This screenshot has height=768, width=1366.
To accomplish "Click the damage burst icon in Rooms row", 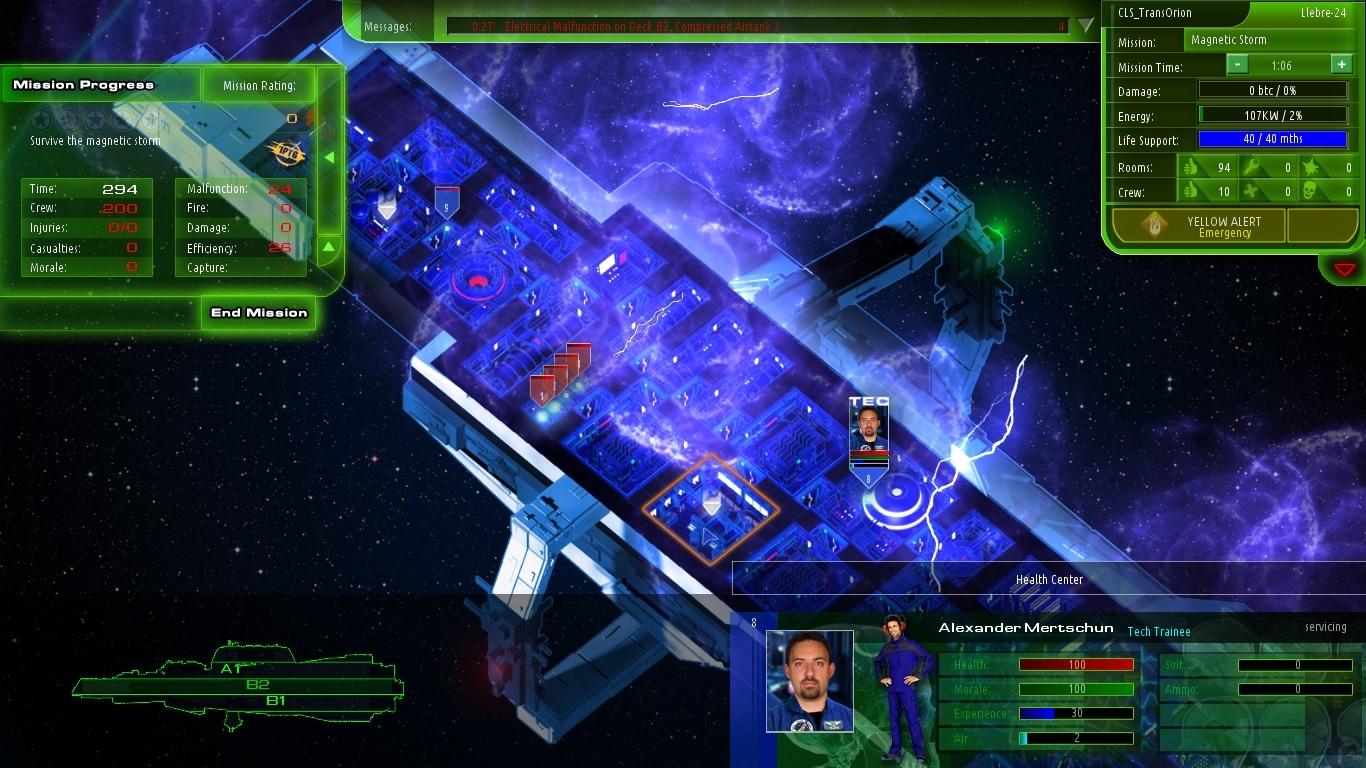I will pos(1310,168).
